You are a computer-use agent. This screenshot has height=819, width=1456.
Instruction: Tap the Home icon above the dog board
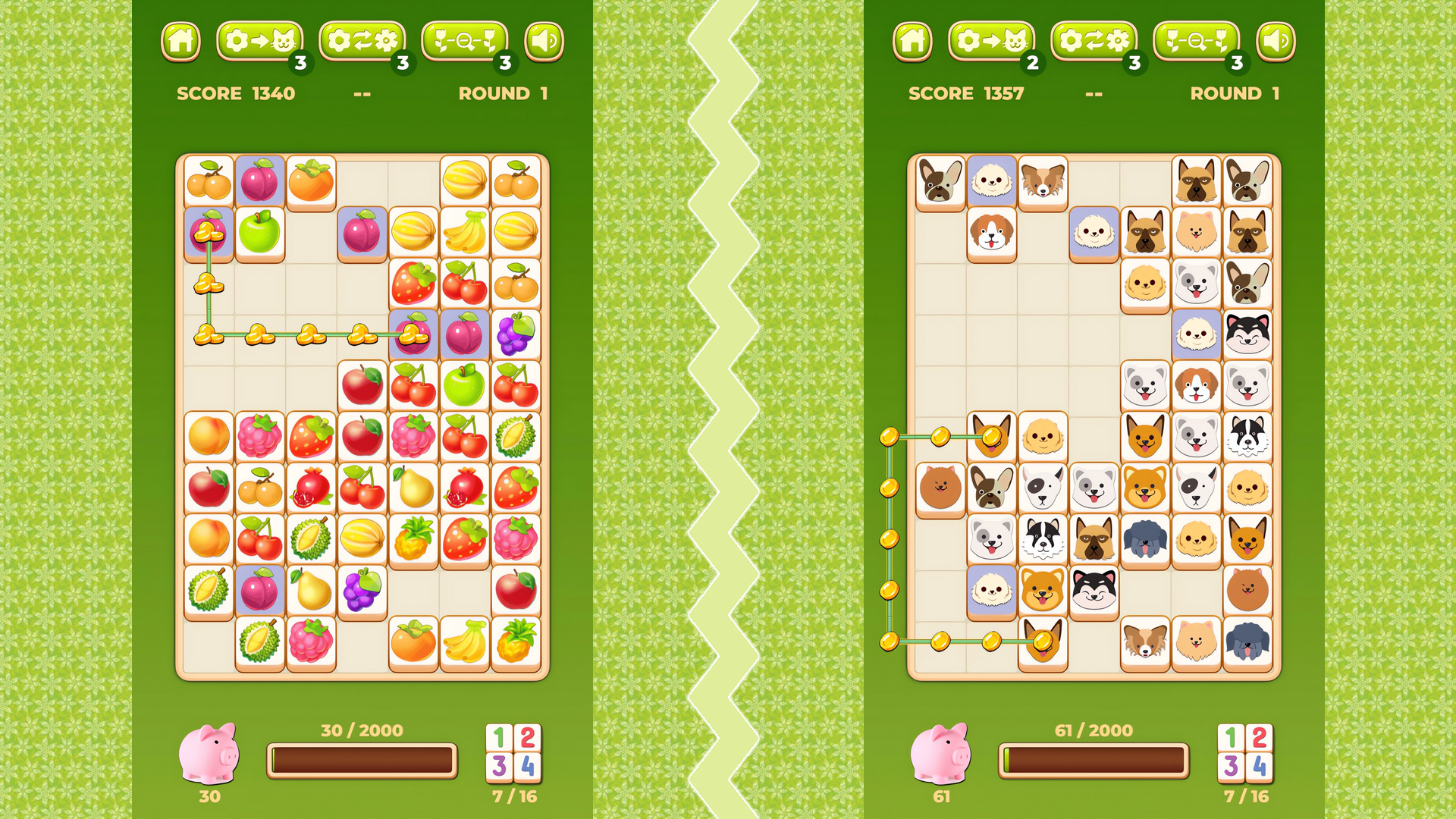[x=912, y=42]
